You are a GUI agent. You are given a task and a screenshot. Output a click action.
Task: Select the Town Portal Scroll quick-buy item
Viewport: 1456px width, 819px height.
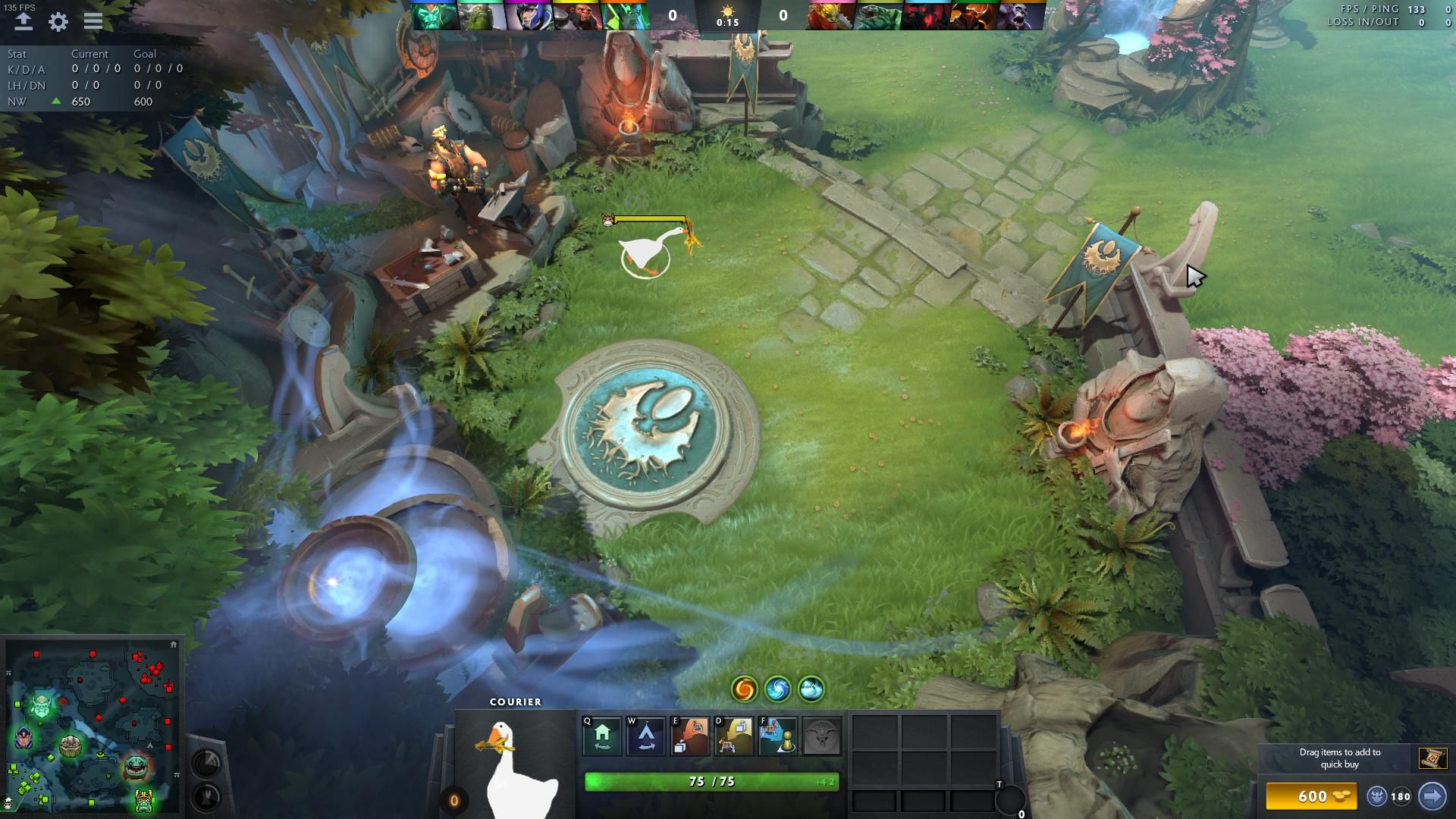[1432, 758]
